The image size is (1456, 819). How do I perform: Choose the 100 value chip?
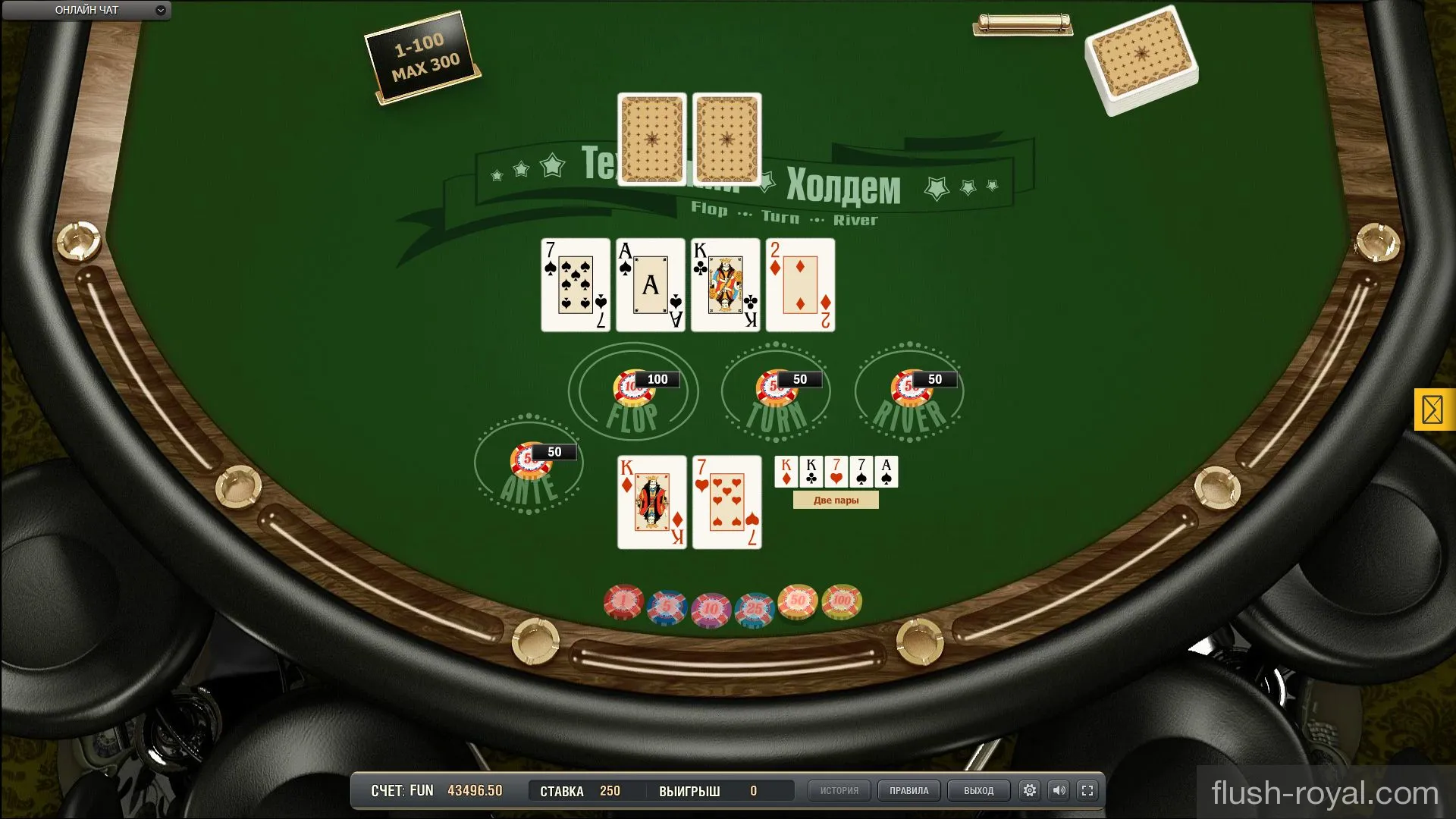click(842, 601)
